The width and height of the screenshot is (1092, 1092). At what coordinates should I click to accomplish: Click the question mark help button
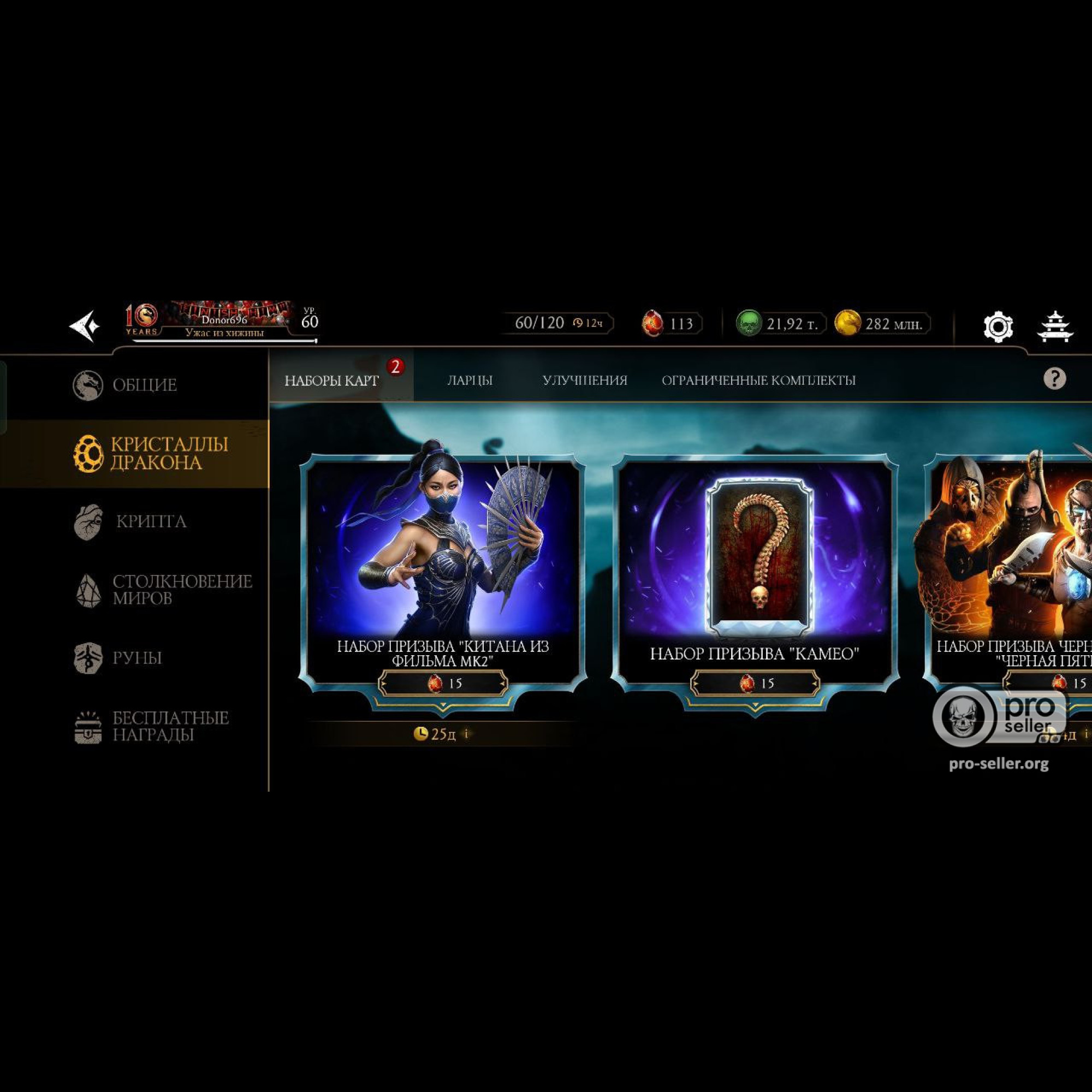point(1054,378)
